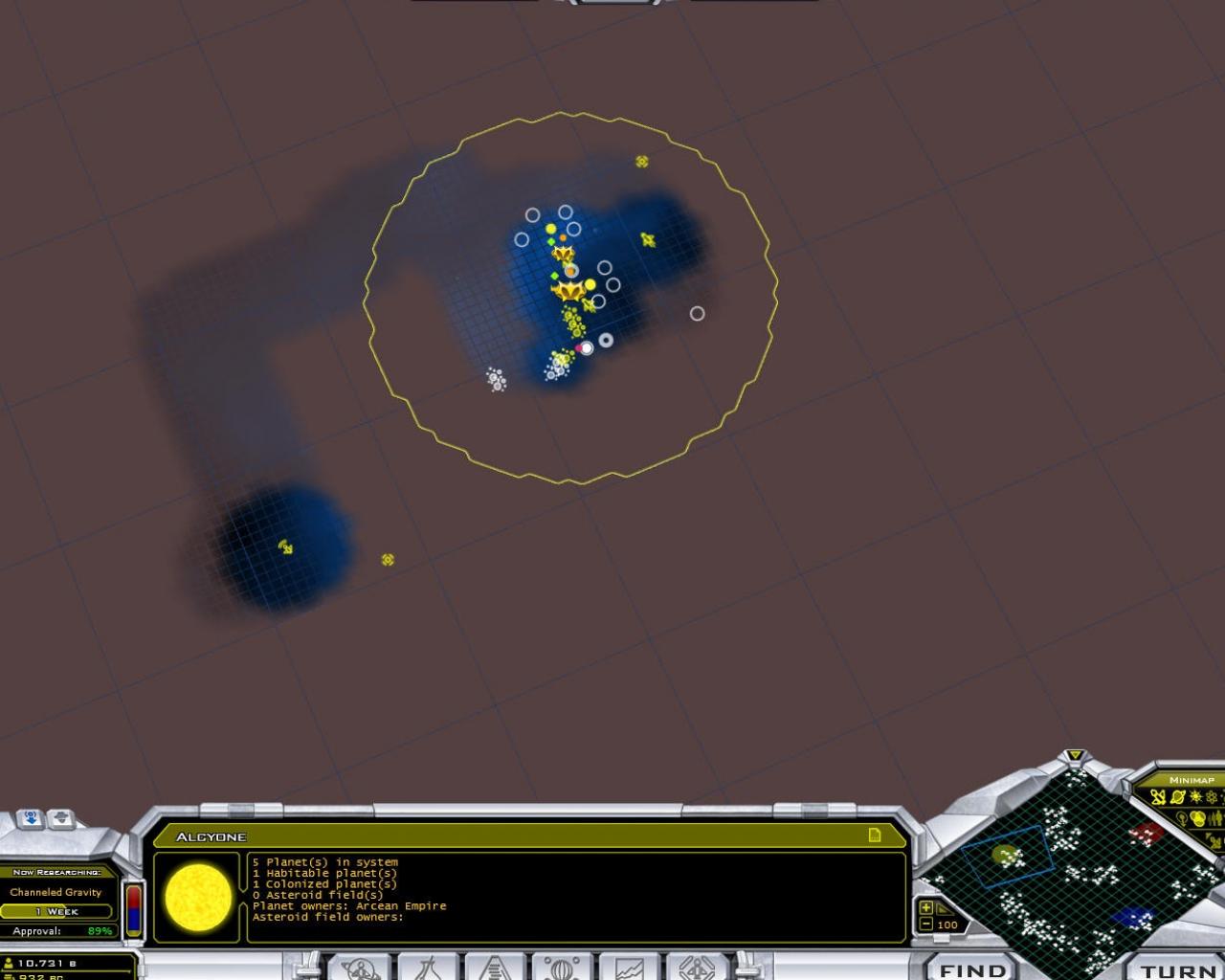Click the blue download-arrow button above the research panel
Viewport: 1225px width, 980px height.
(29, 819)
